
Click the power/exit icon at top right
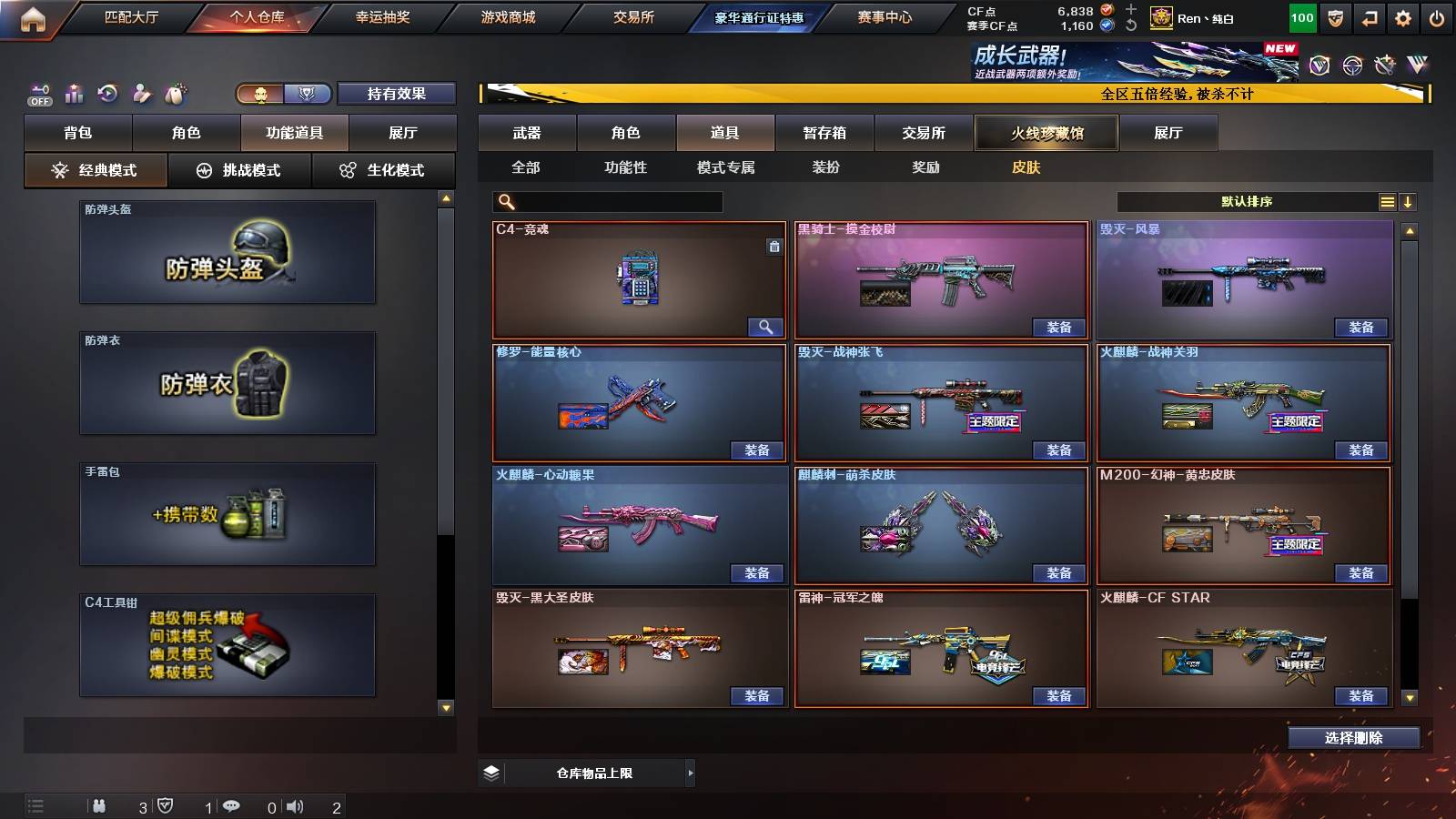(x=1438, y=16)
